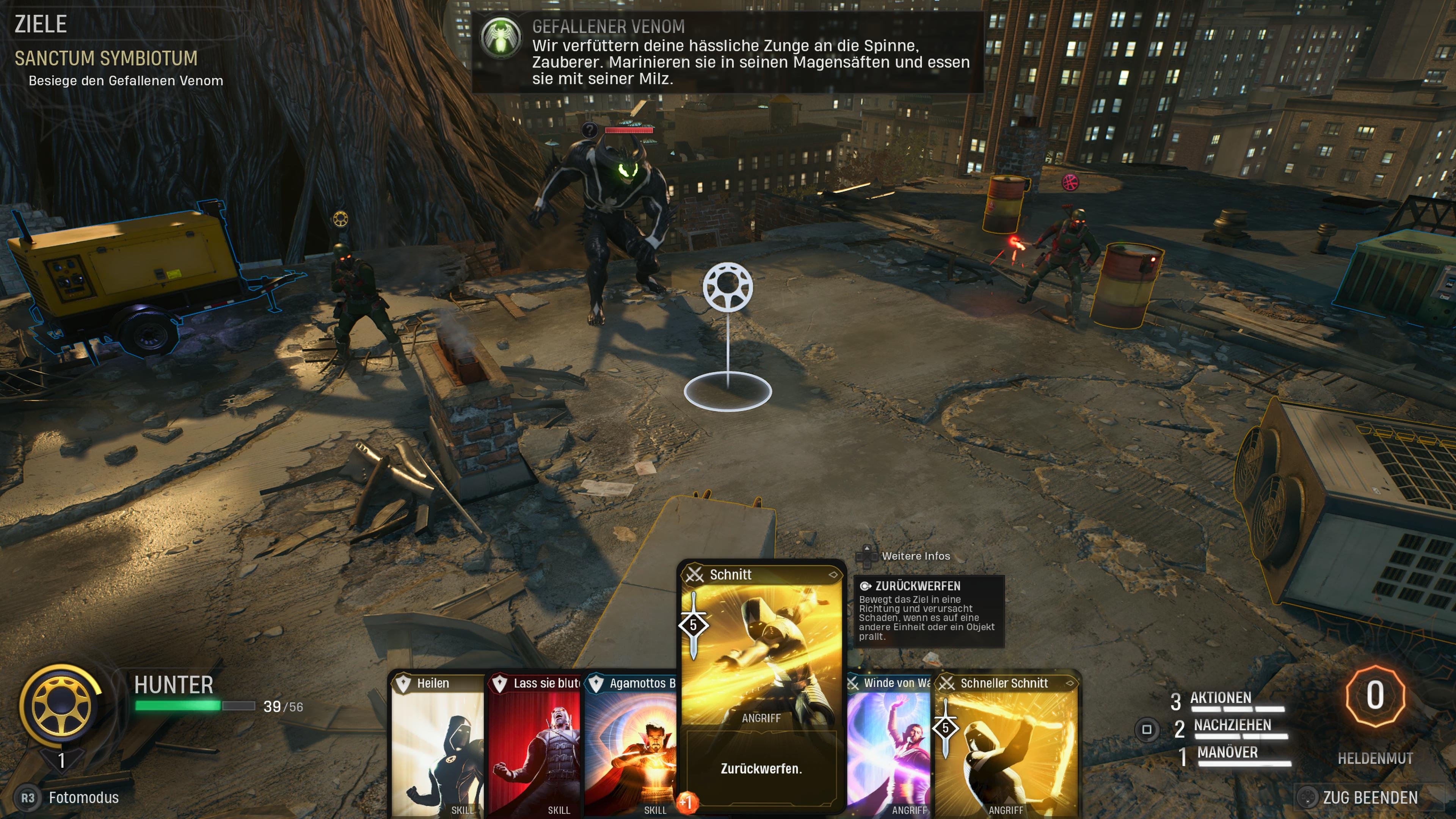Click the shield icon on the Heilen card
This screenshot has height=819, width=1456.
point(403,683)
